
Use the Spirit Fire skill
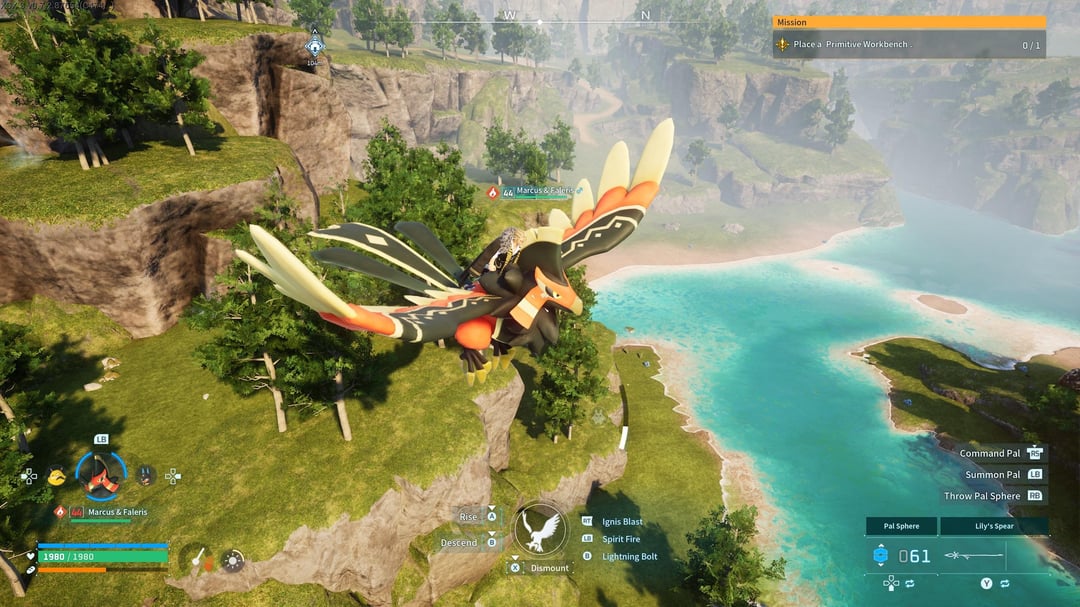[x=620, y=539]
